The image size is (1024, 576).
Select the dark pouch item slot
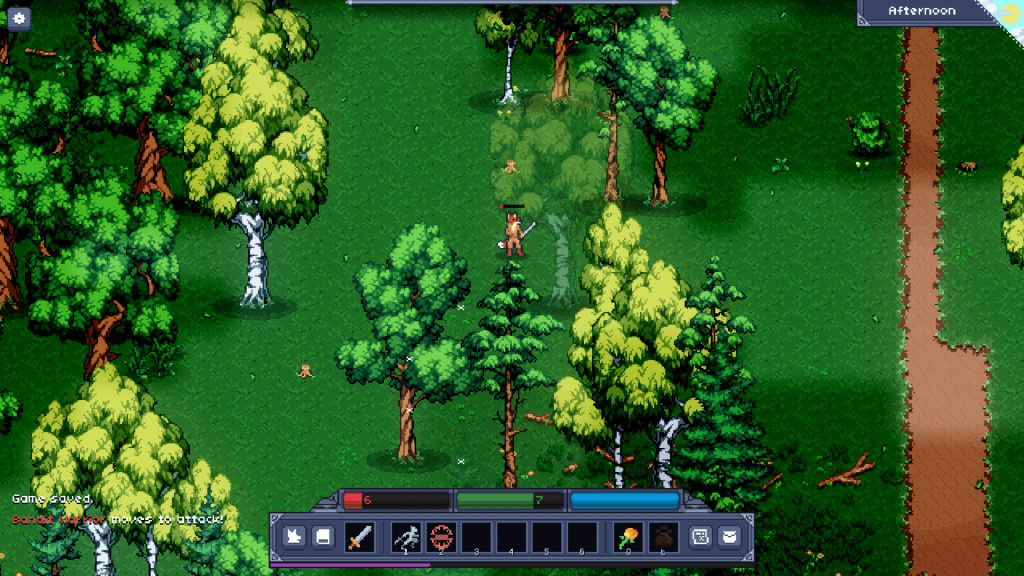pyautogui.click(x=663, y=537)
